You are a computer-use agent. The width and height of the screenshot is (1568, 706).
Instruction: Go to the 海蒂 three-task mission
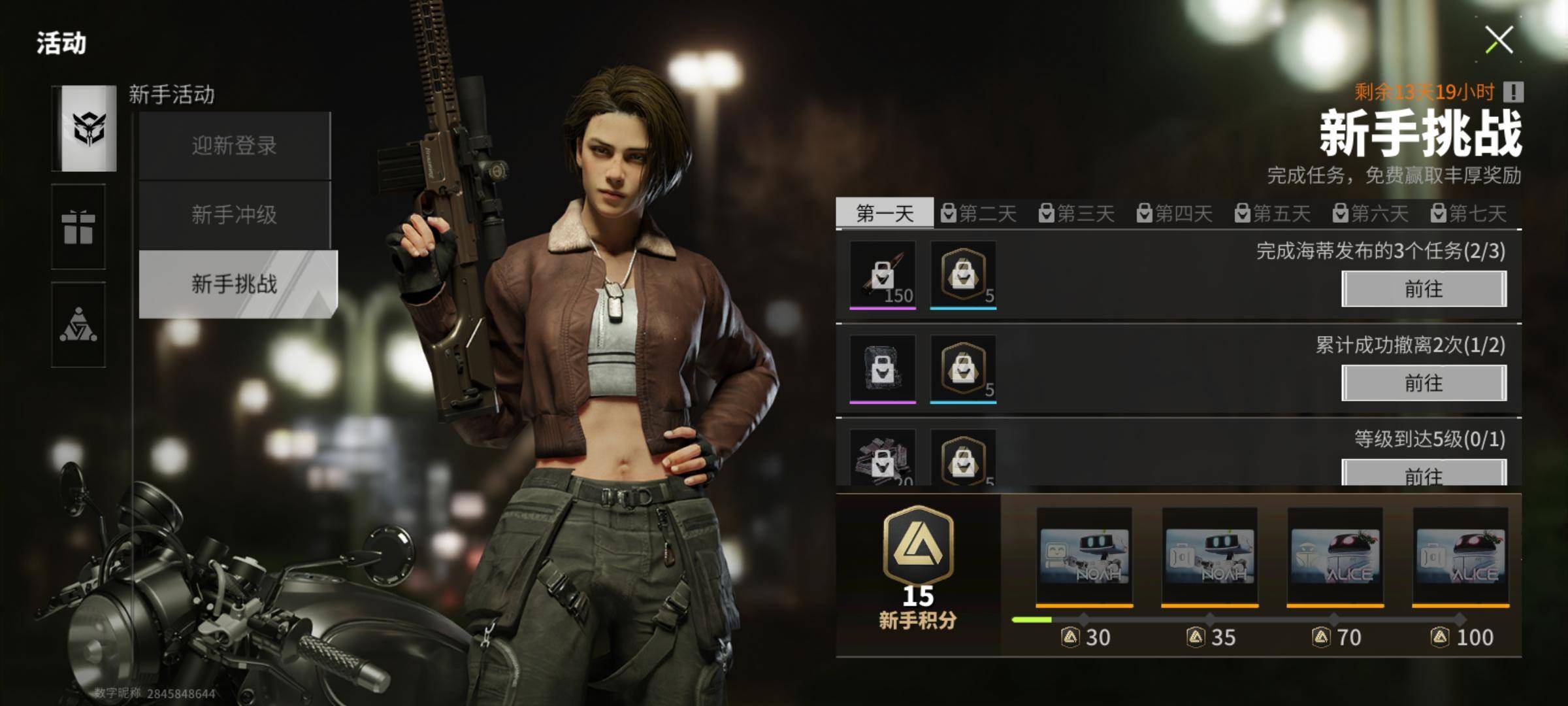(1424, 289)
